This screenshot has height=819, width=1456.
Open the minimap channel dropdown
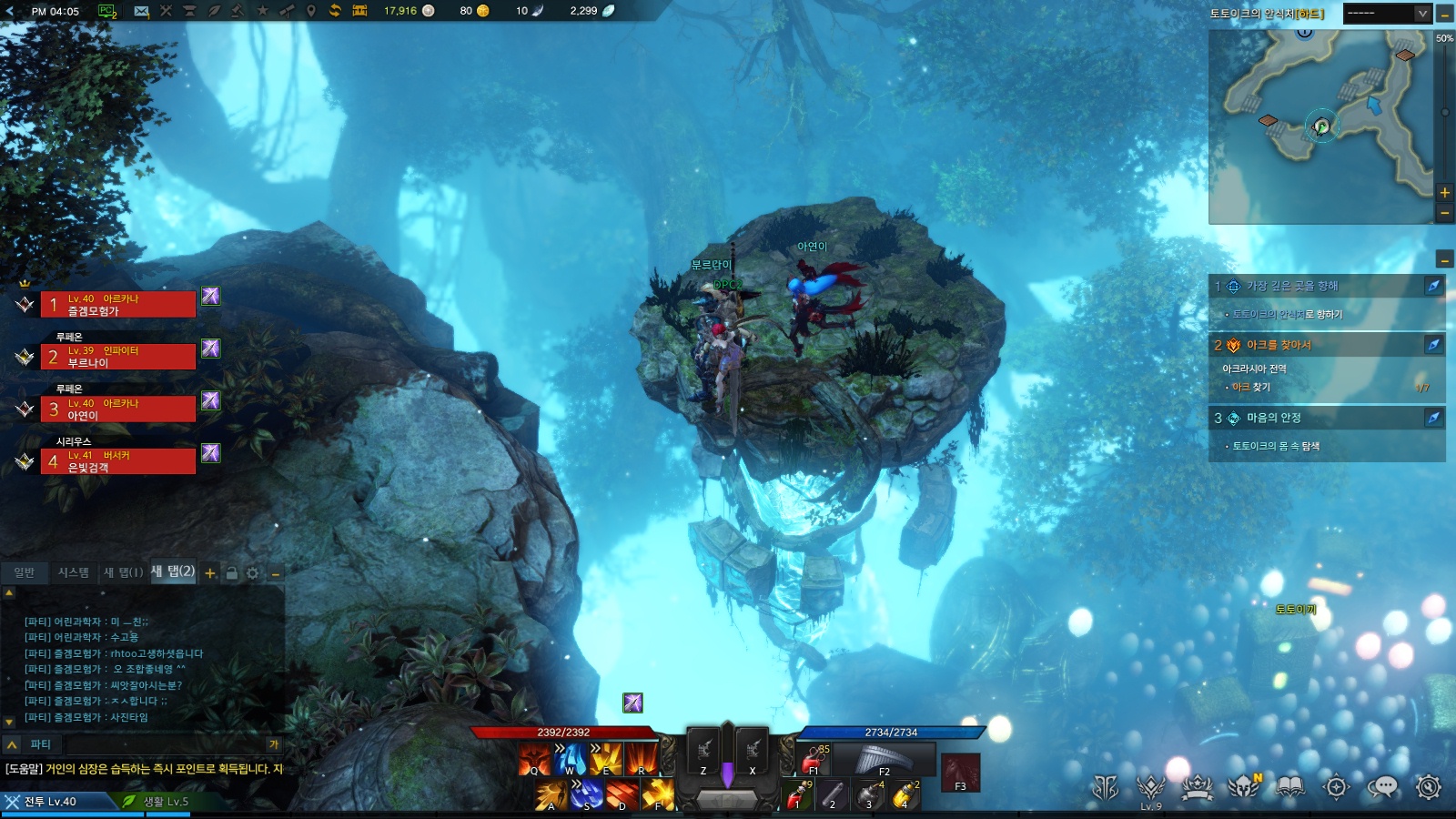pyautogui.click(x=1422, y=13)
